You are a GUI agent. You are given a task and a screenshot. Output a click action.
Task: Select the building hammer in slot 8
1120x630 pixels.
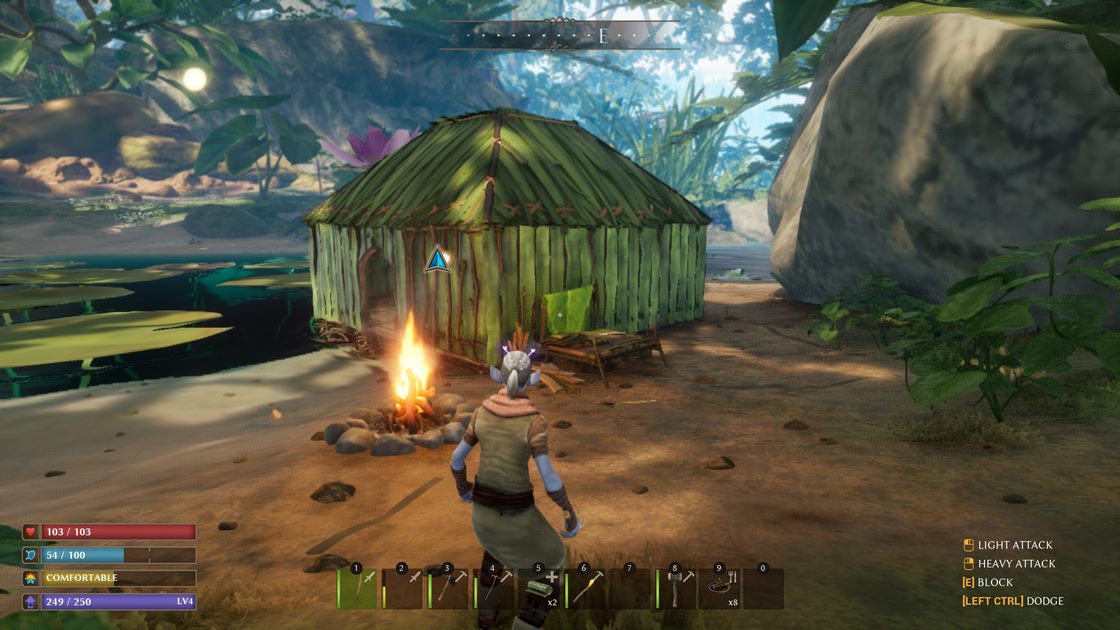676,588
